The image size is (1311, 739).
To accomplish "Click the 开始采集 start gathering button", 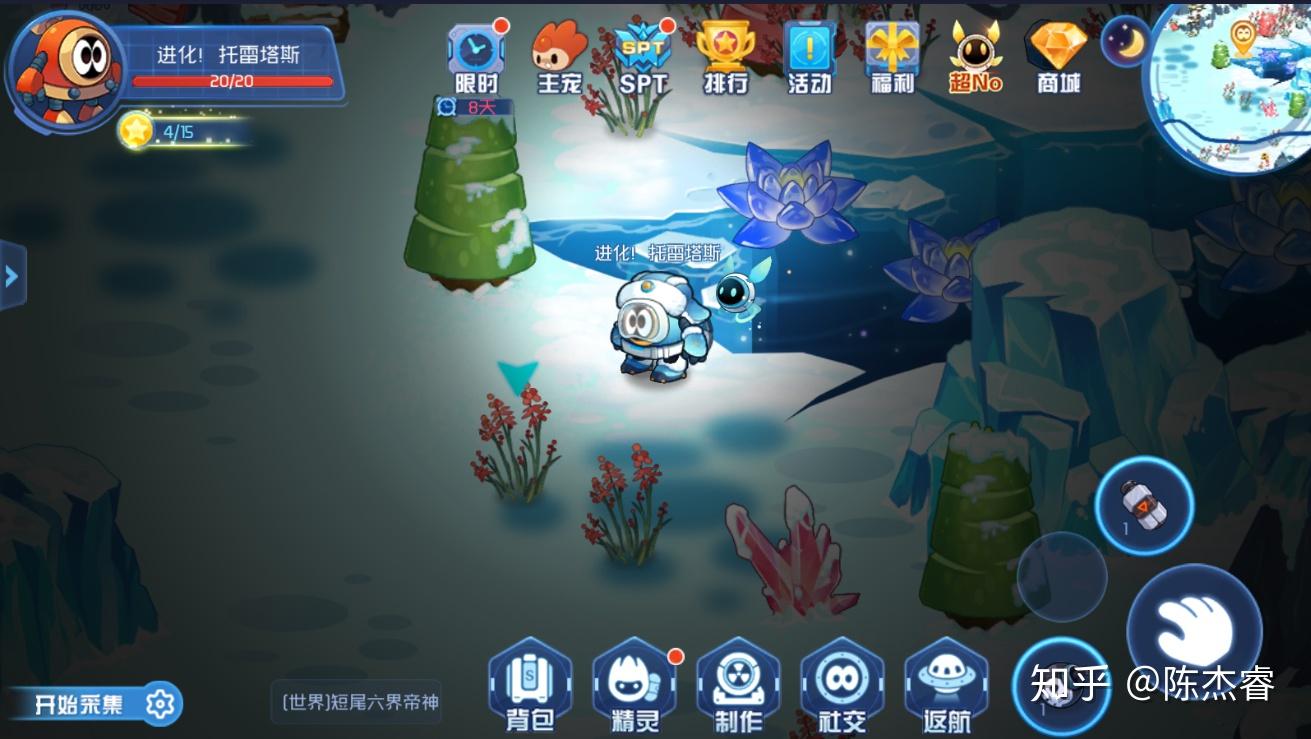I will point(95,704).
